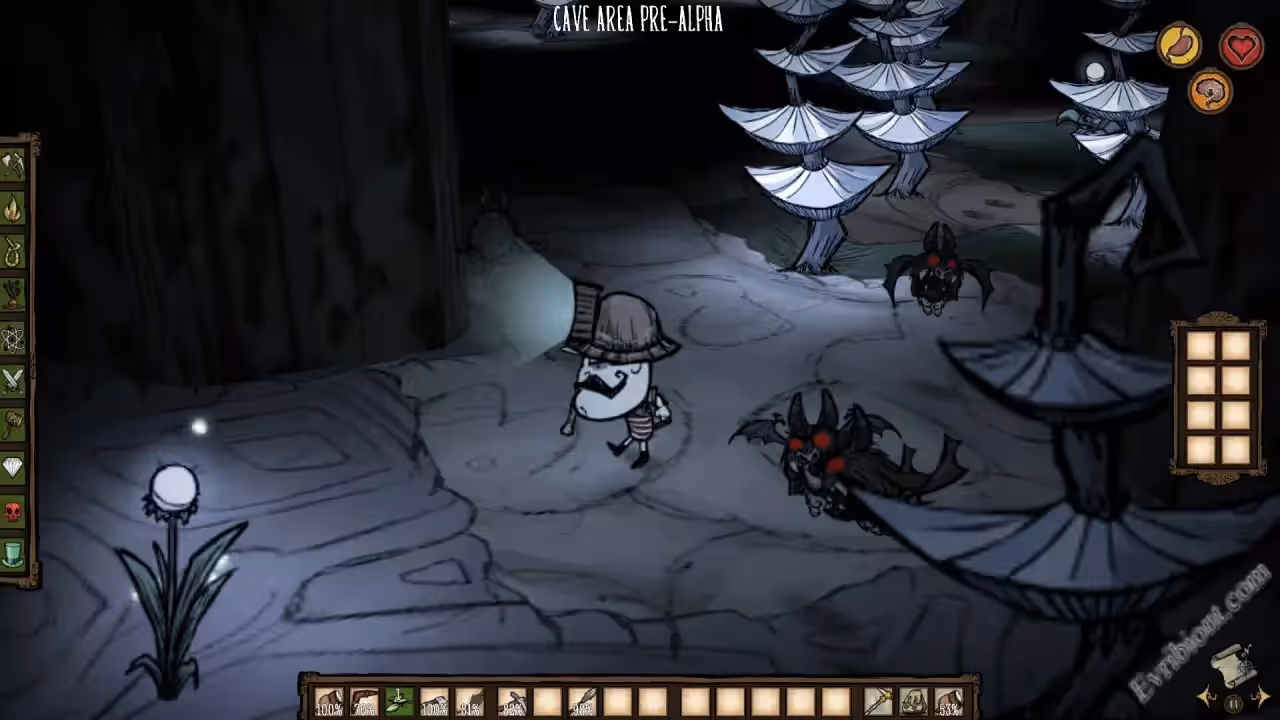Open the Science tab with atom icon
The image size is (1280, 720).
click(13, 338)
